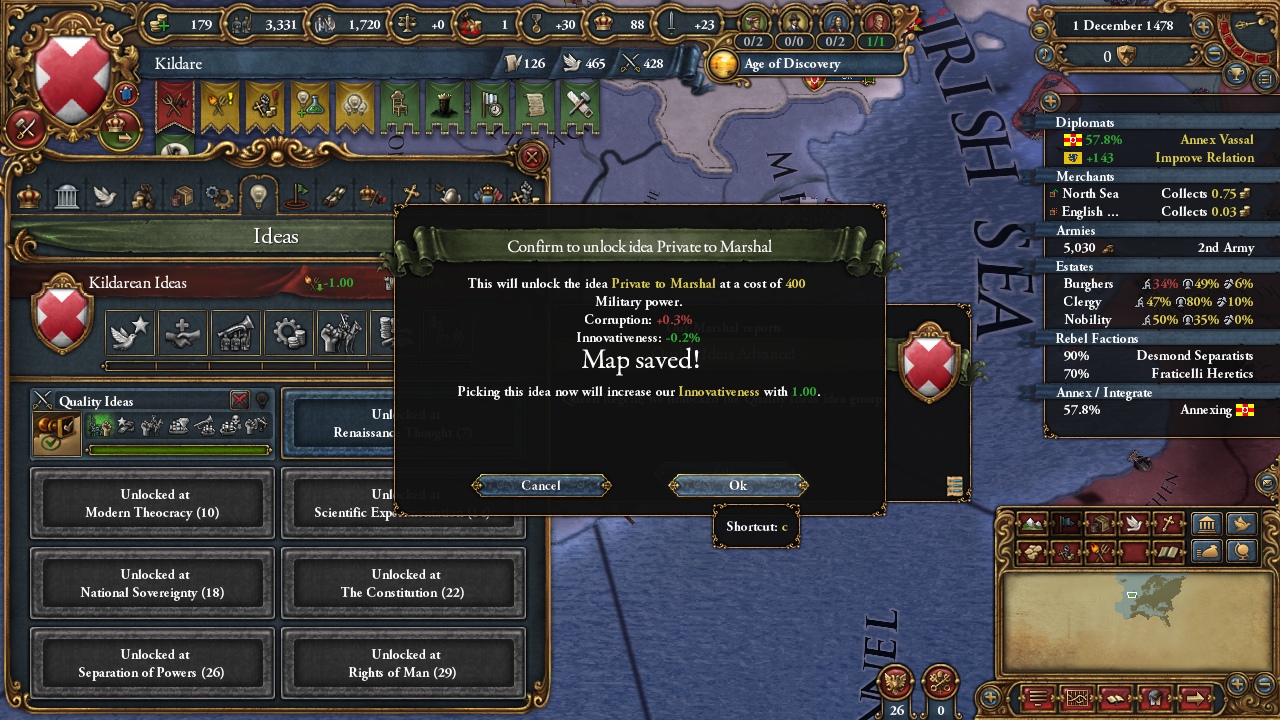Confirm Private to Marshal by clicking Ok
This screenshot has width=1280, height=720.
point(737,485)
